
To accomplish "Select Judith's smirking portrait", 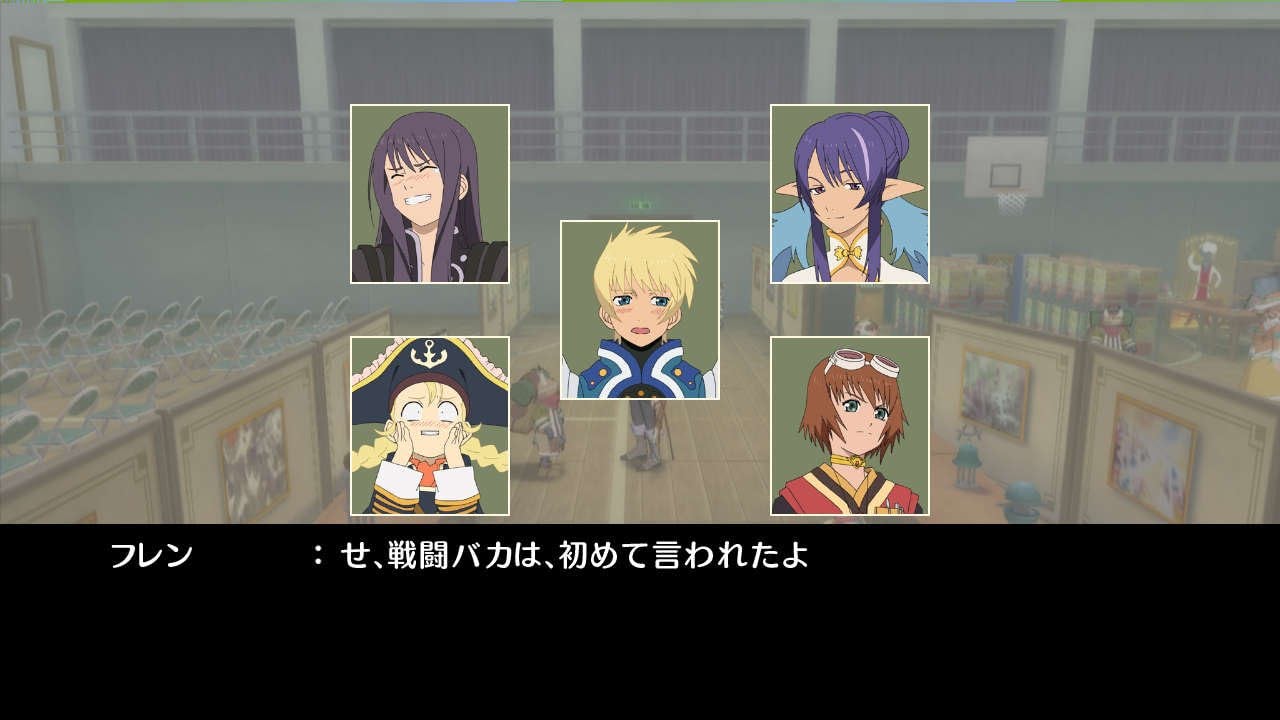I will pyautogui.click(x=845, y=190).
